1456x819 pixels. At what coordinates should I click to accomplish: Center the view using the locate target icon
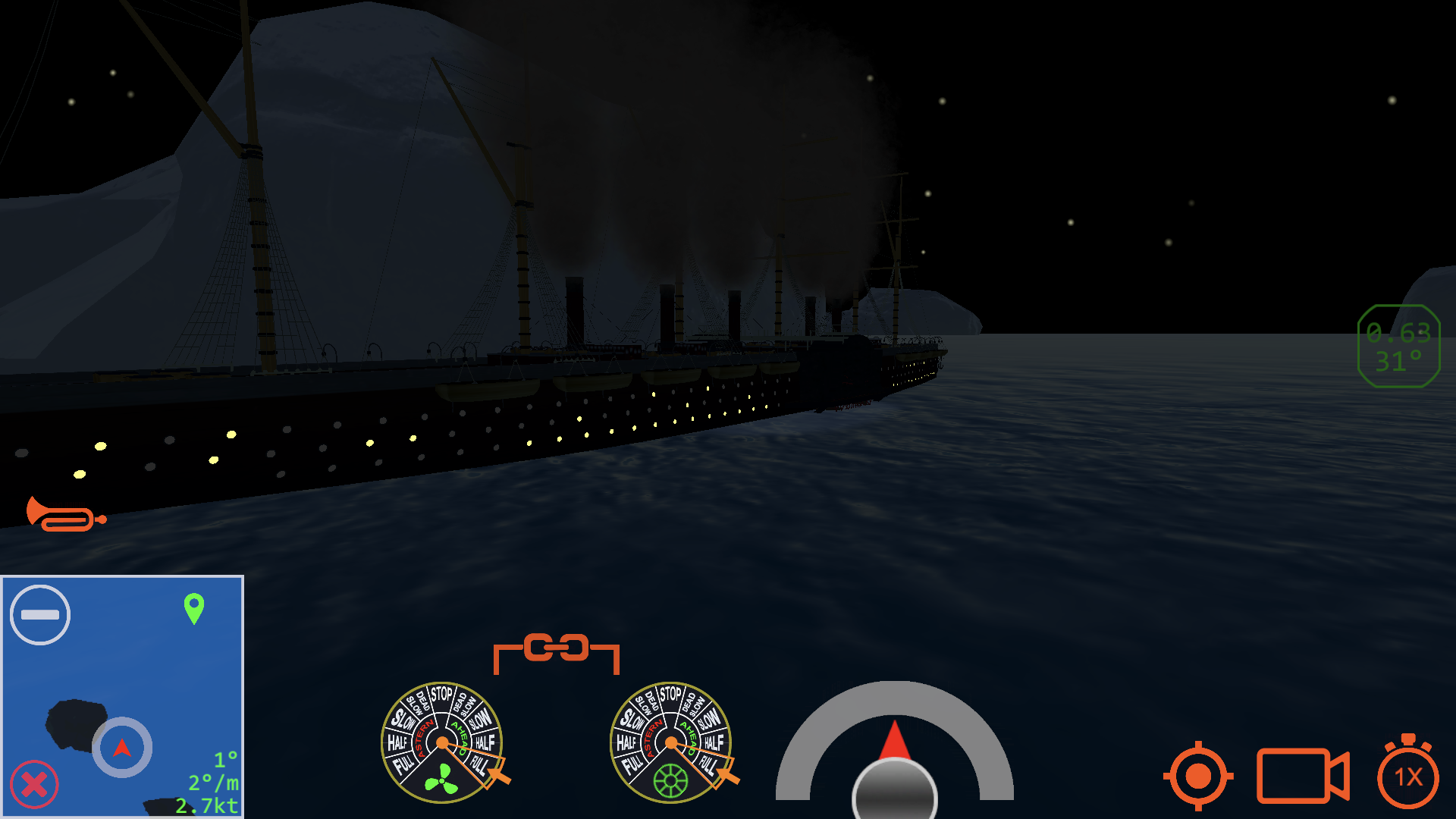pyautogui.click(x=1198, y=777)
